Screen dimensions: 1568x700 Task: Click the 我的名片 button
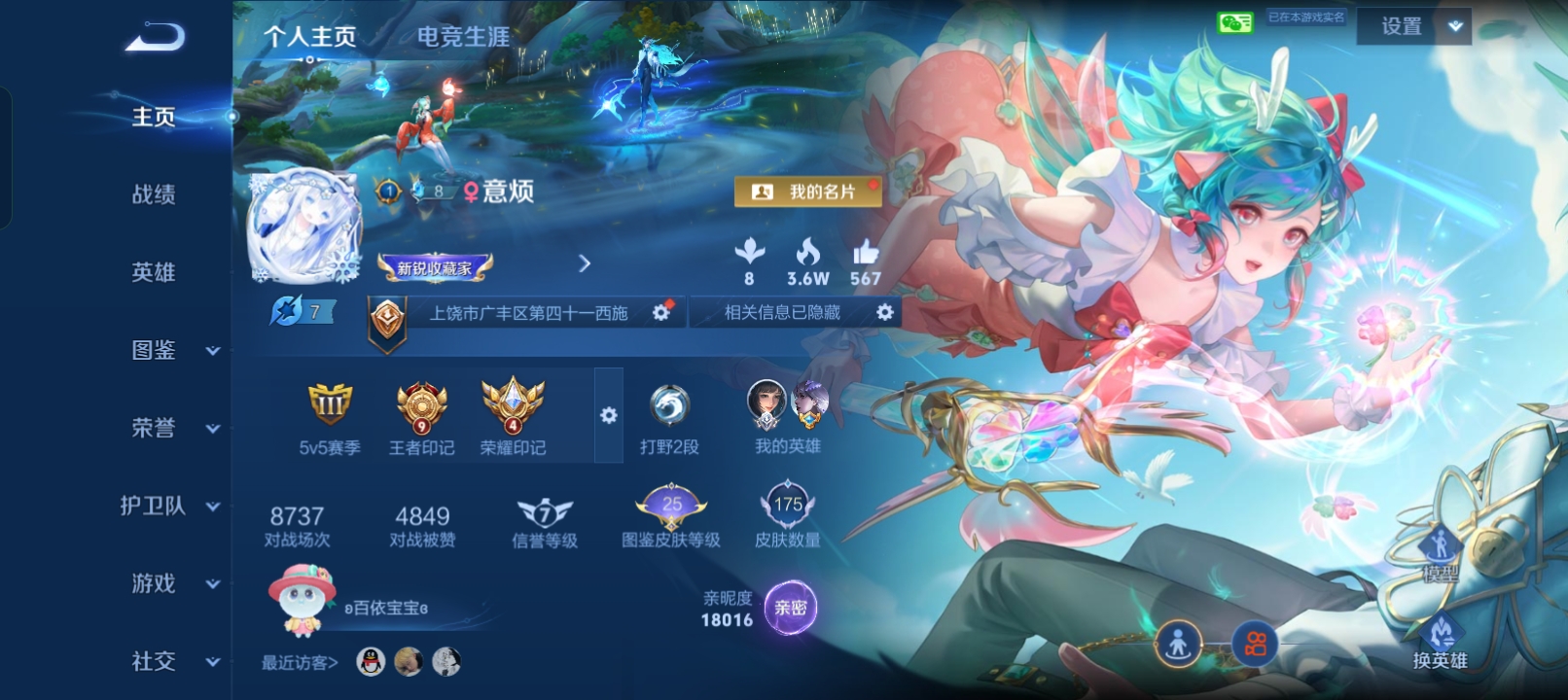click(808, 192)
